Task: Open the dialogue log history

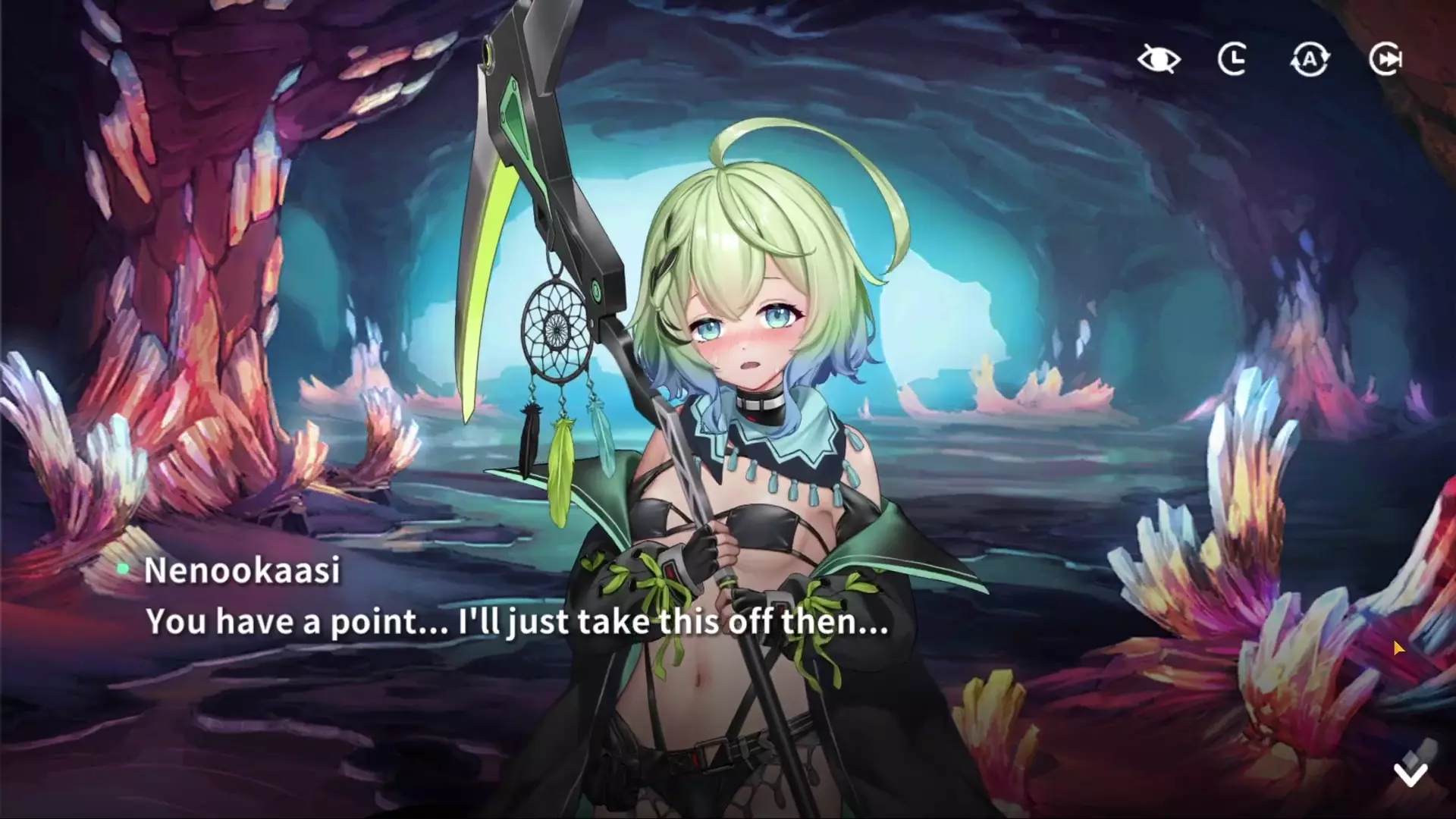Action: pyautogui.click(x=1233, y=59)
